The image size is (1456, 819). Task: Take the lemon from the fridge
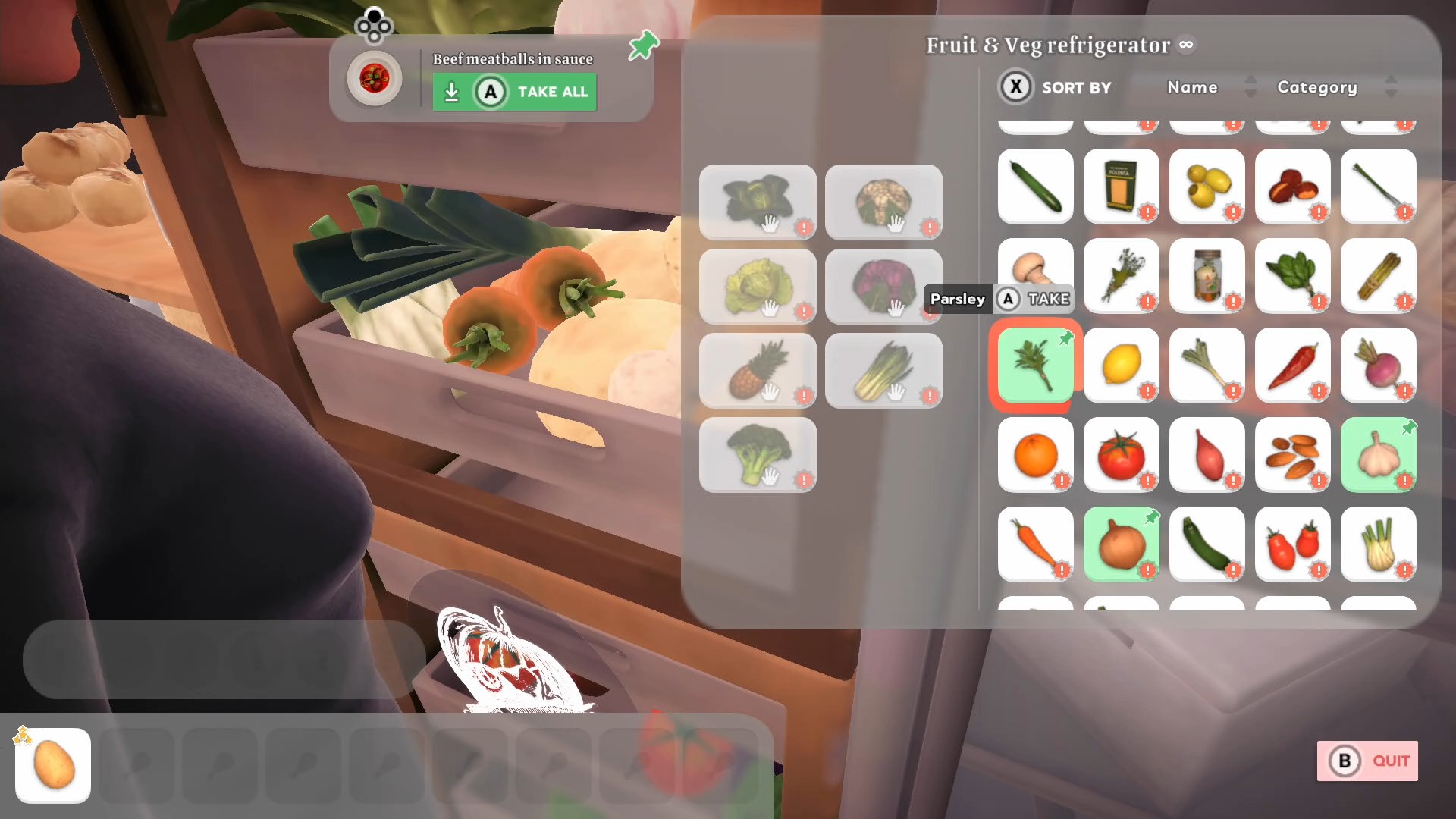click(x=1121, y=366)
